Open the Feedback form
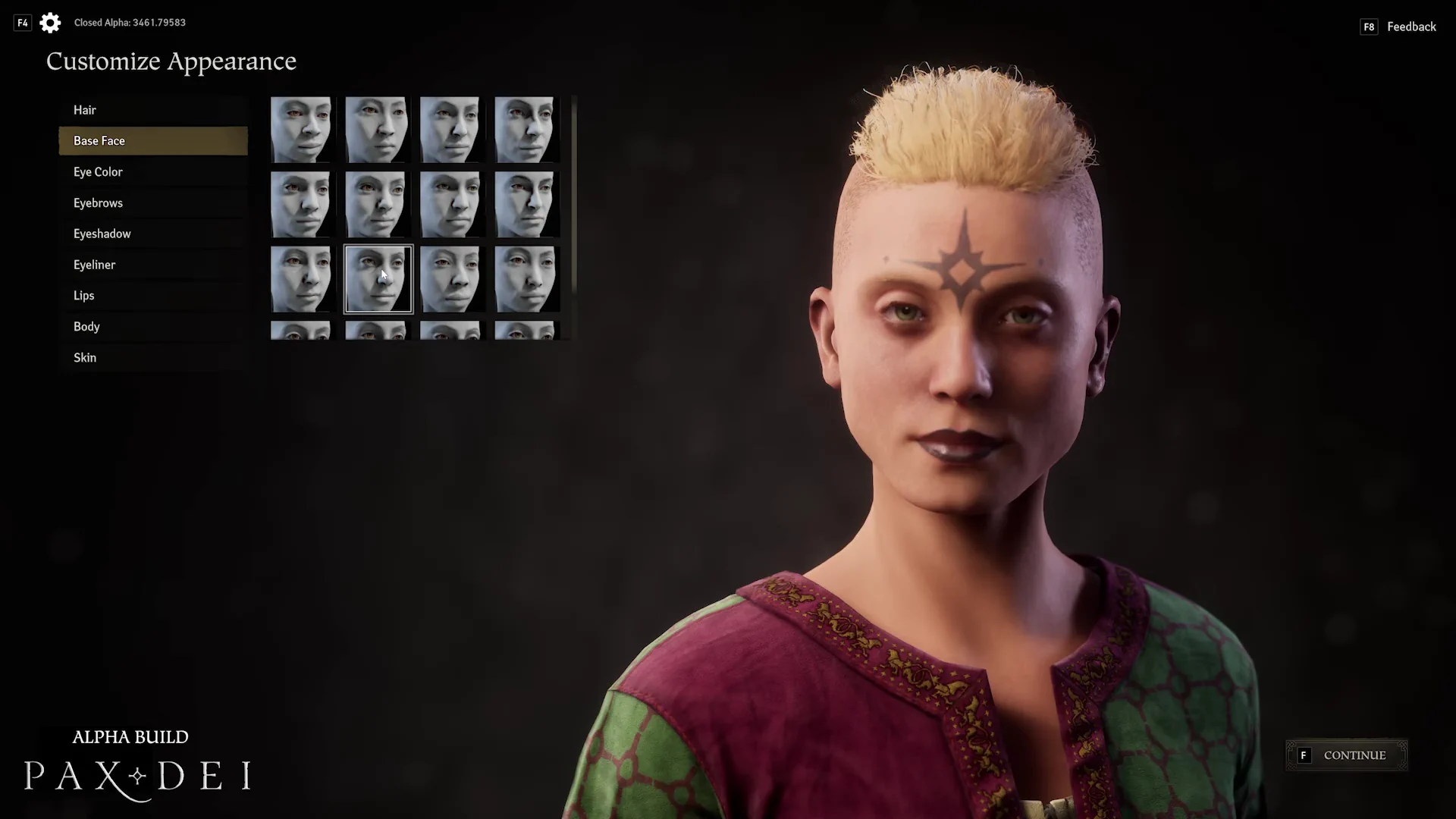This screenshot has height=819, width=1456. [1410, 27]
